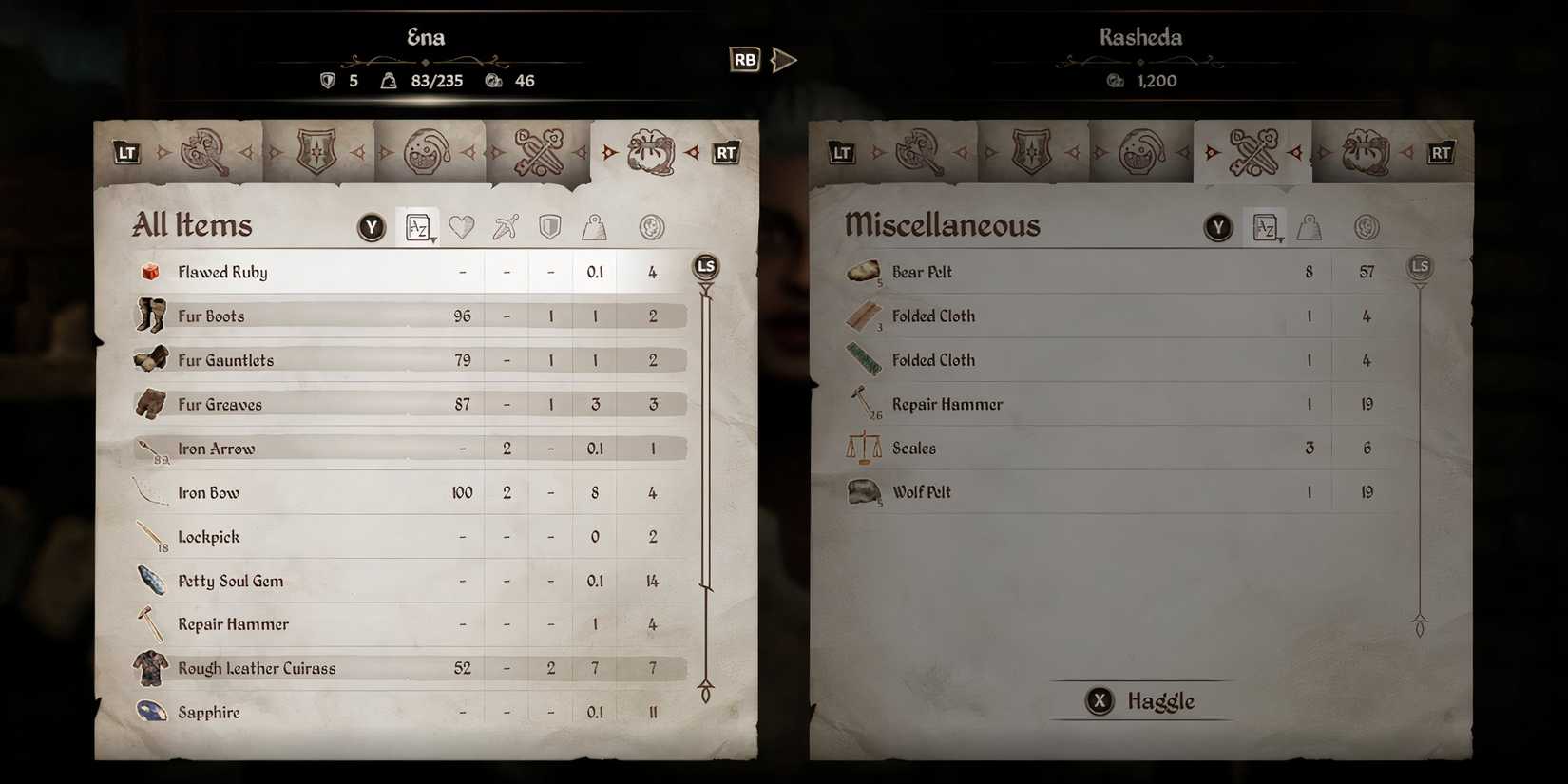Sort by damage using the dagger icon
This screenshot has width=1568, height=784.
506,227
